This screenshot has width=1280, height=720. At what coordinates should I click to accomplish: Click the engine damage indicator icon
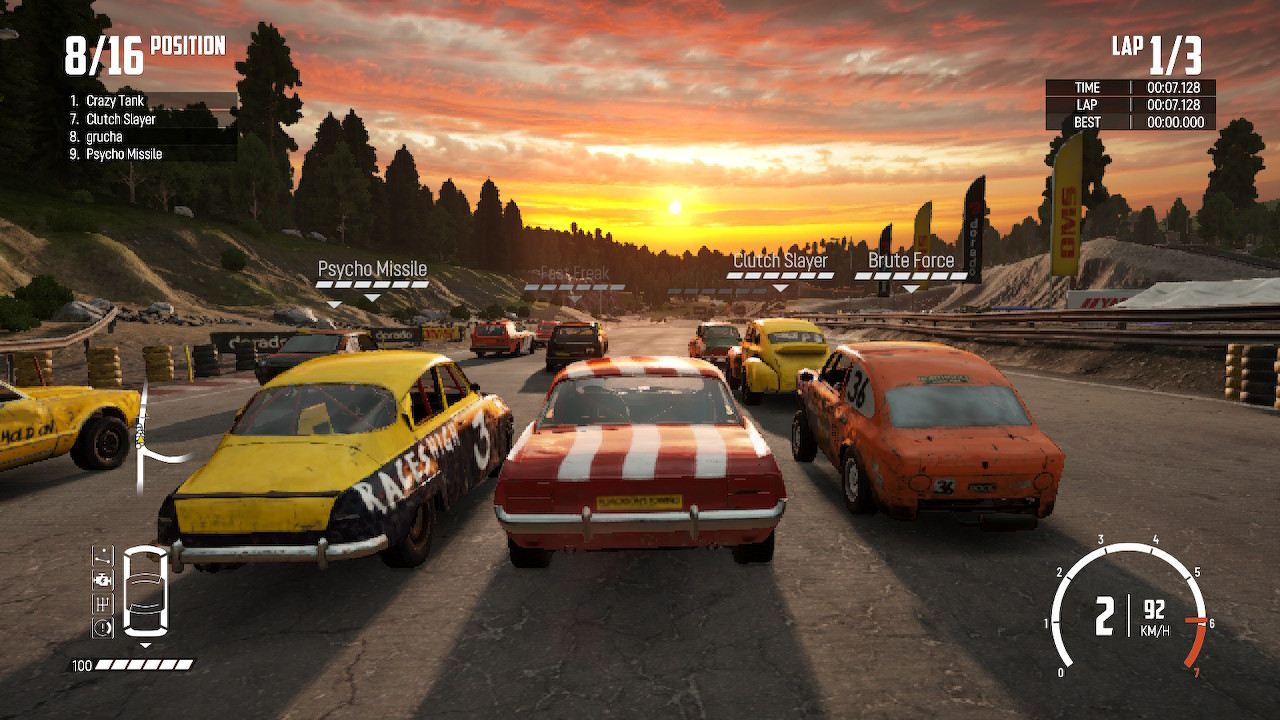click(102, 579)
